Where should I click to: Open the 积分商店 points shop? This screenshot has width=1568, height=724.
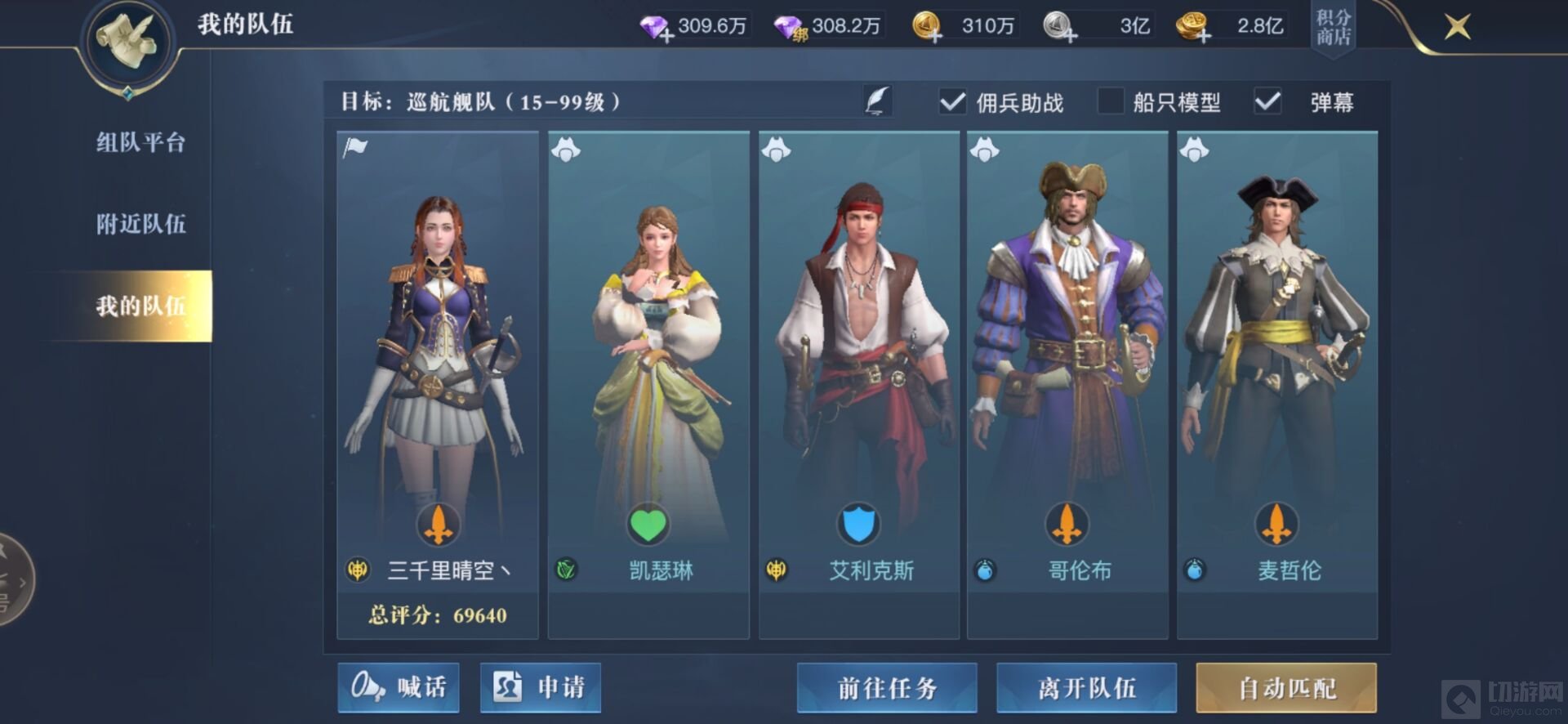(x=1333, y=28)
